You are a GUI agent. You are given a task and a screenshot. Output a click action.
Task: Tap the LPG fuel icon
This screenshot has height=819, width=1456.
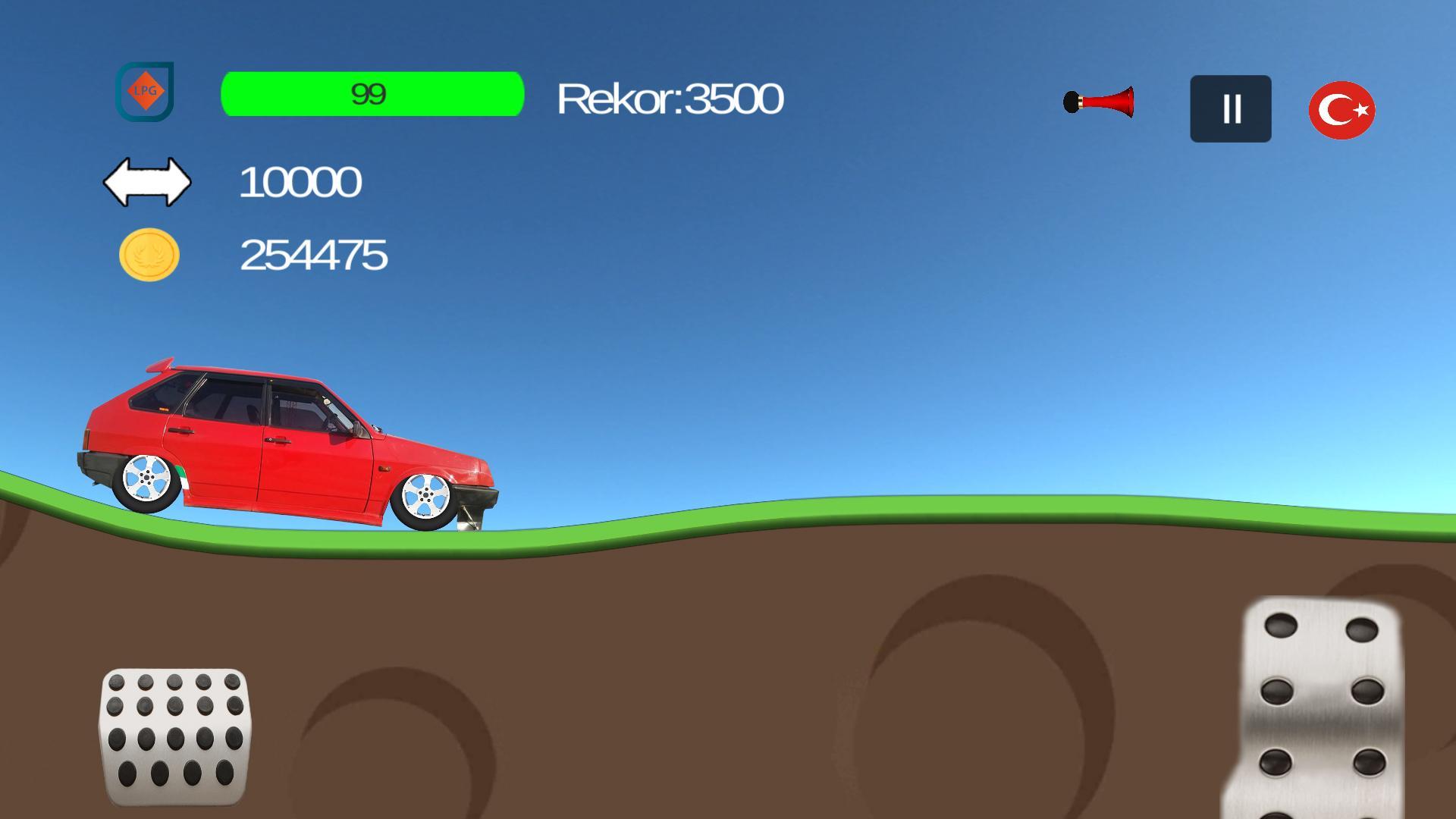tap(145, 92)
